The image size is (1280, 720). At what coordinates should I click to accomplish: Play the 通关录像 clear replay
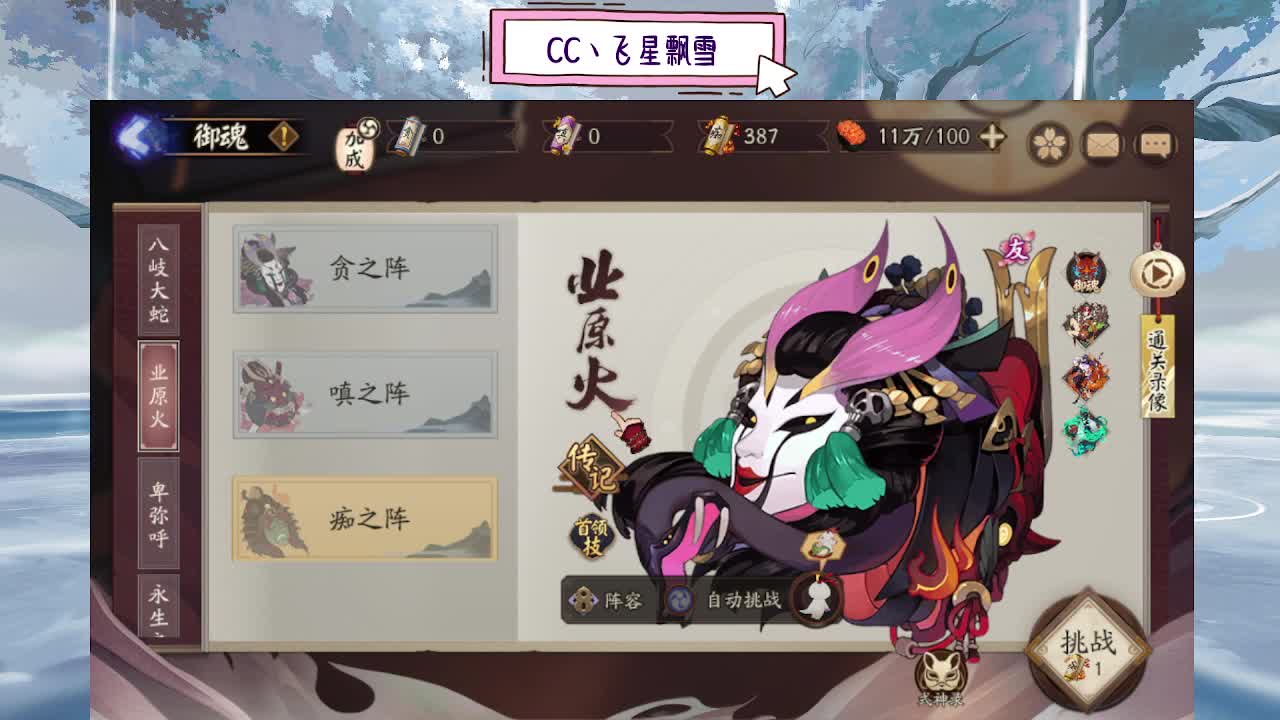pos(1156,274)
